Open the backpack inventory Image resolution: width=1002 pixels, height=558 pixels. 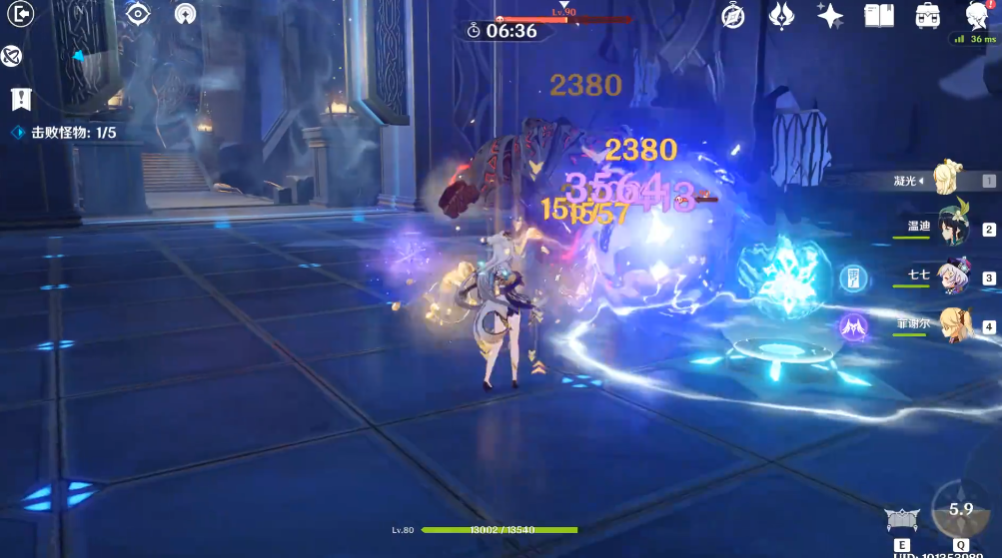click(x=927, y=15)
